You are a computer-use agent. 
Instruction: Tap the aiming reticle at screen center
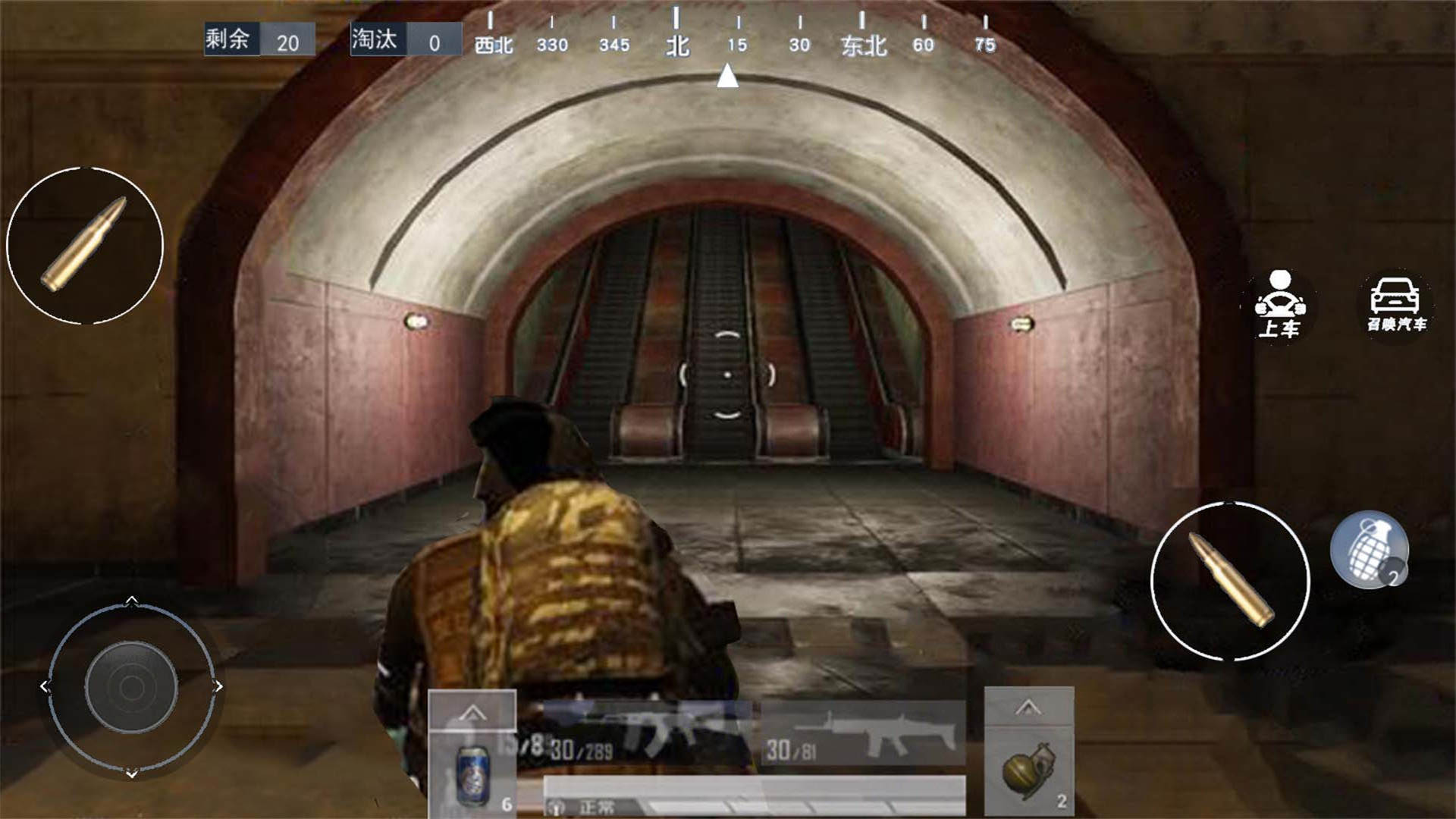click(728, 375)
